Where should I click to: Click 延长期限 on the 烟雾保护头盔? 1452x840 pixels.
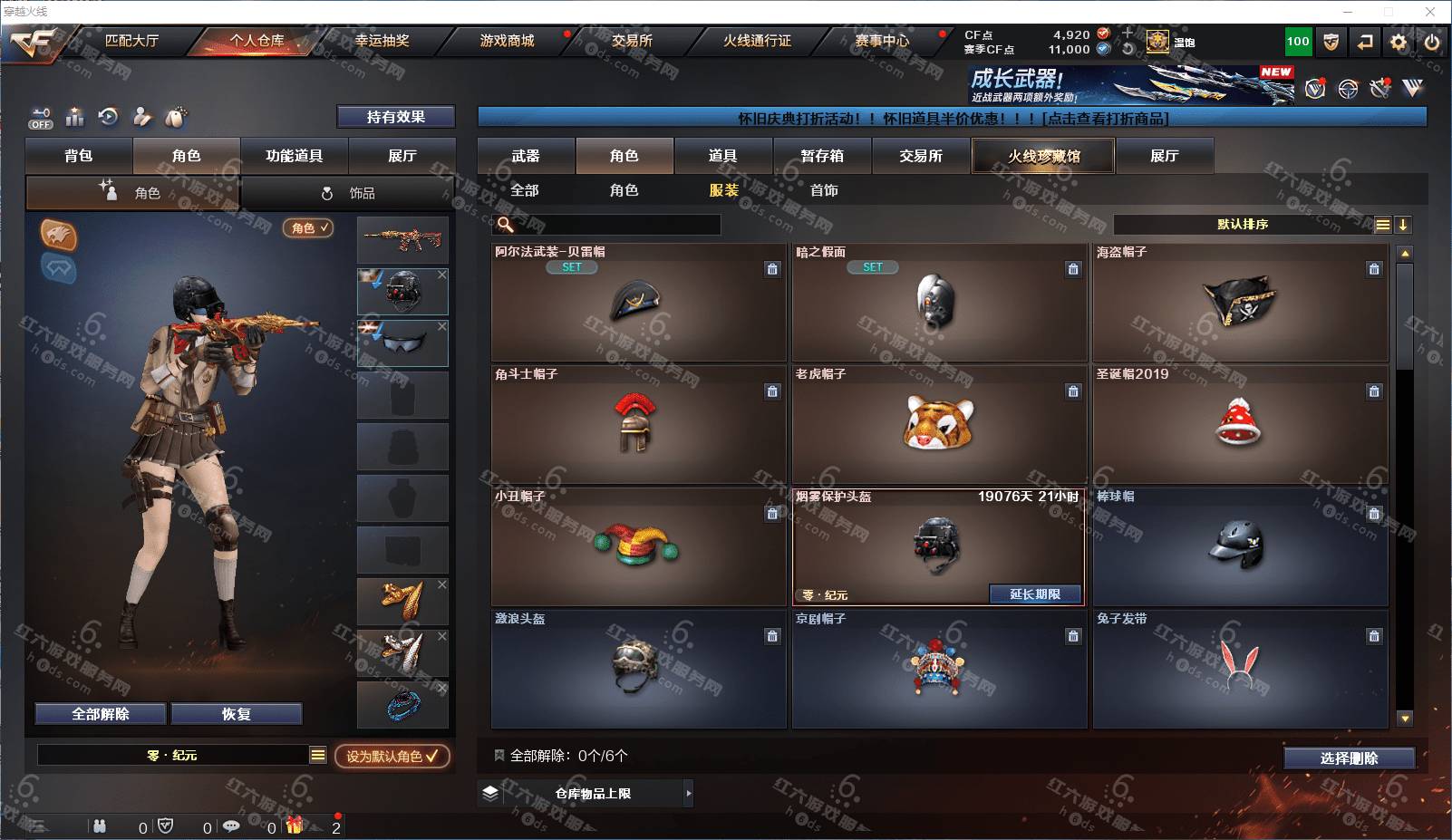coord(1034,594)
